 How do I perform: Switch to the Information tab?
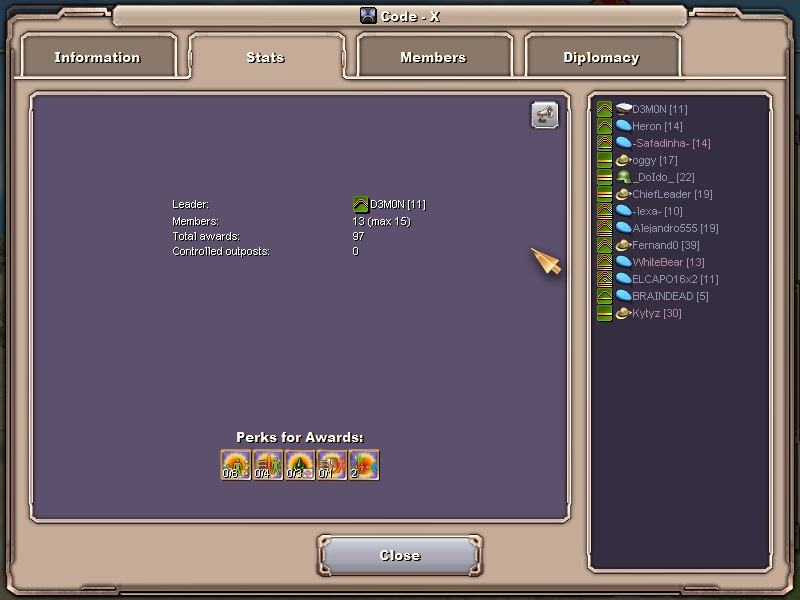tap(98, 57)
